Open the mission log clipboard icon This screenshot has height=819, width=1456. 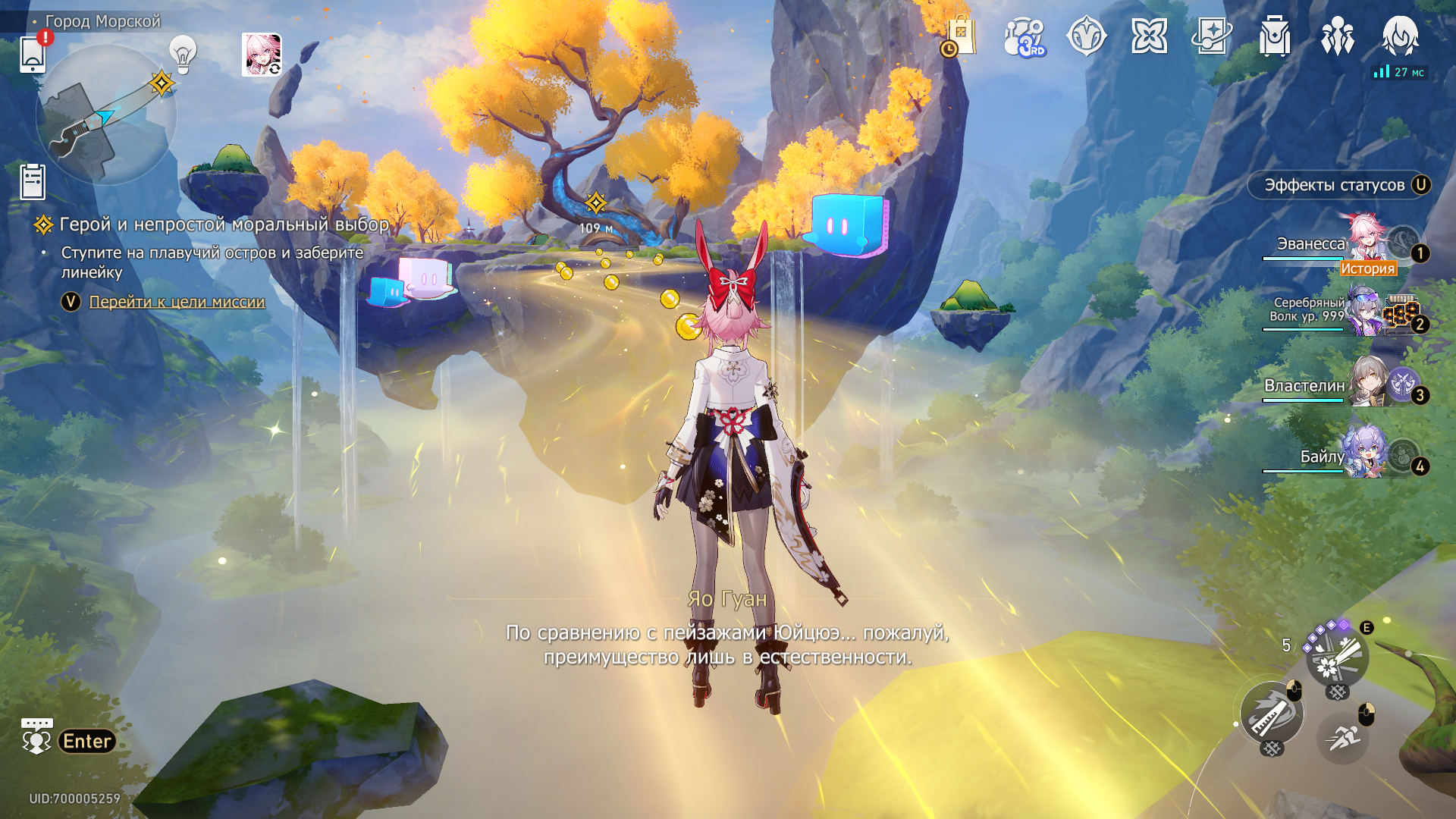coord(33,182)
